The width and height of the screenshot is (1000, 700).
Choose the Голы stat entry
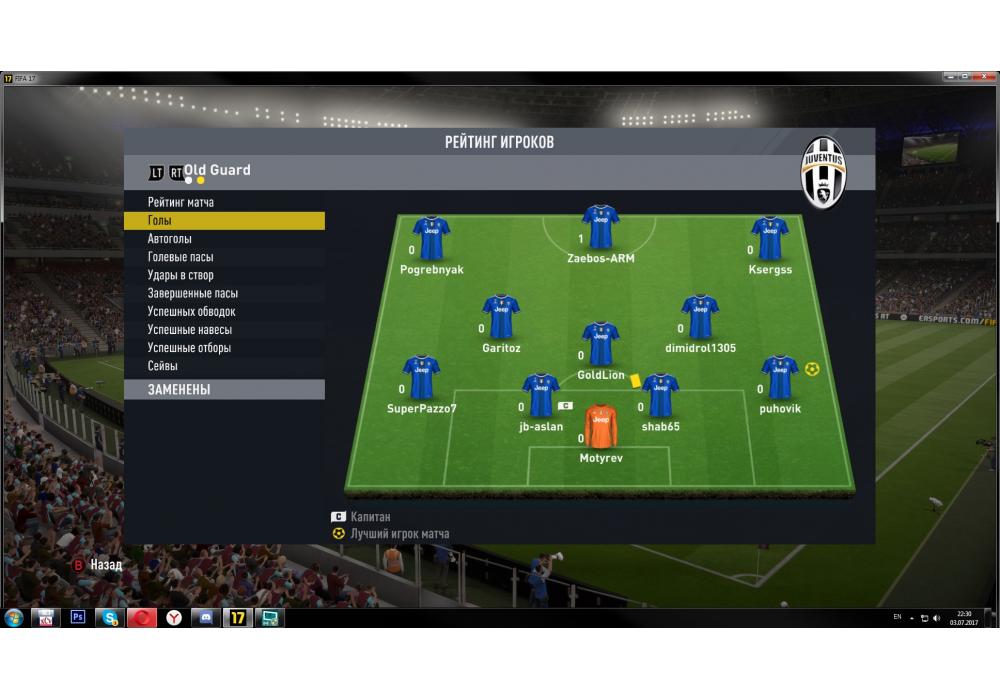click(x=160, y=221)
